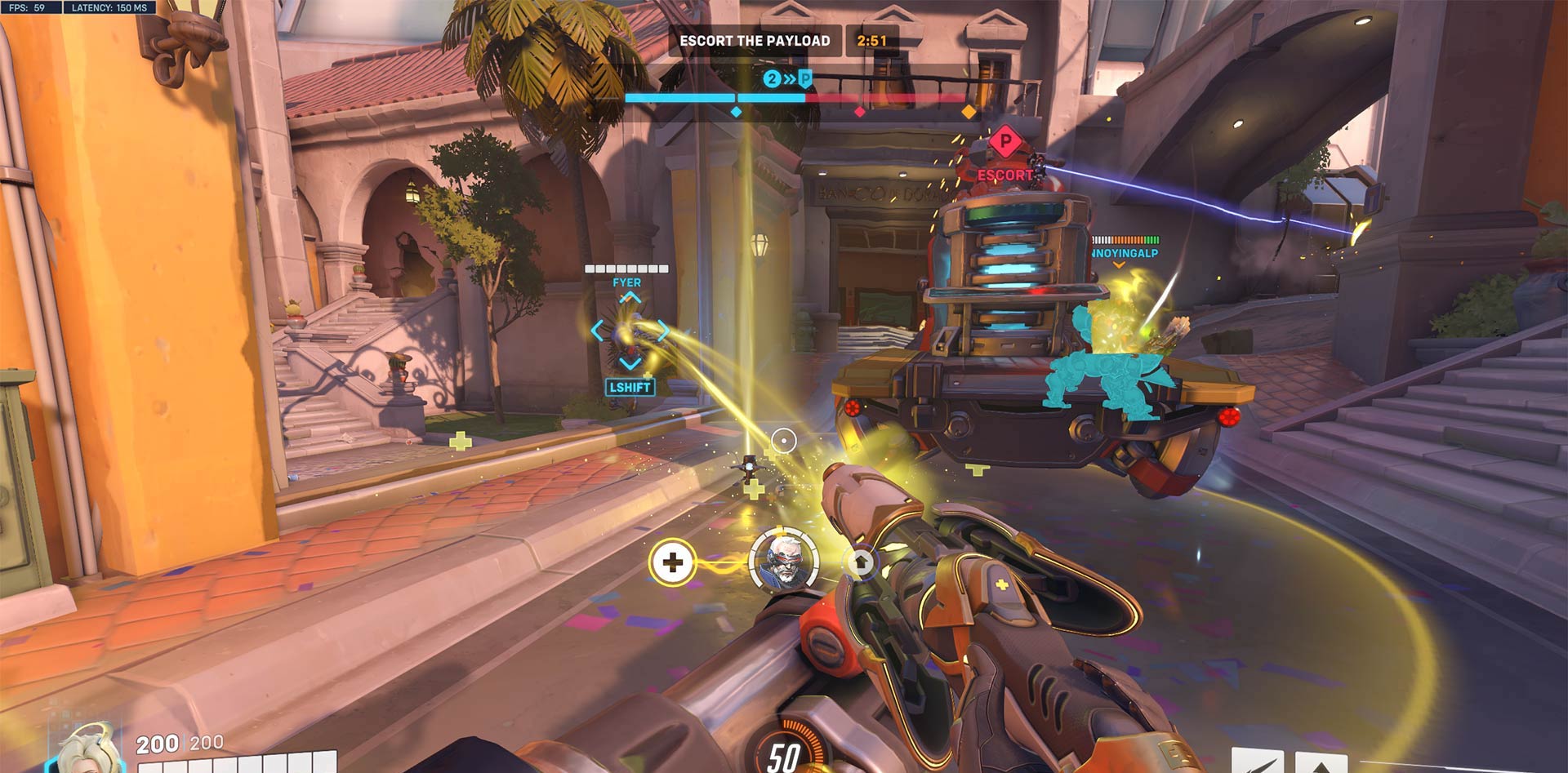Click the blue payload checkpoint progress icon
This screenshot has height=773, width=1568.
[x=788, y=79]
